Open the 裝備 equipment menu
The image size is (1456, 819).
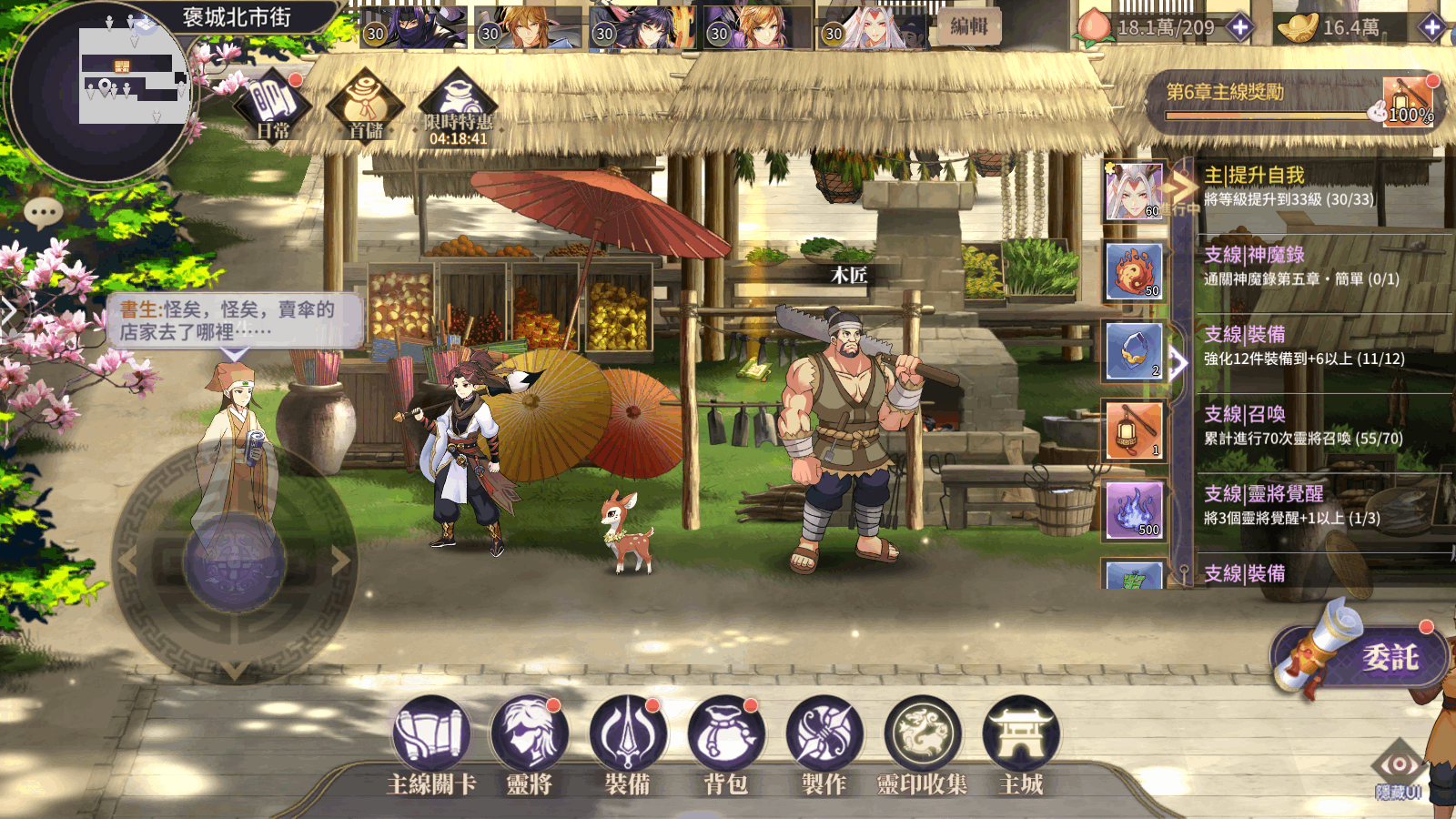627,735
